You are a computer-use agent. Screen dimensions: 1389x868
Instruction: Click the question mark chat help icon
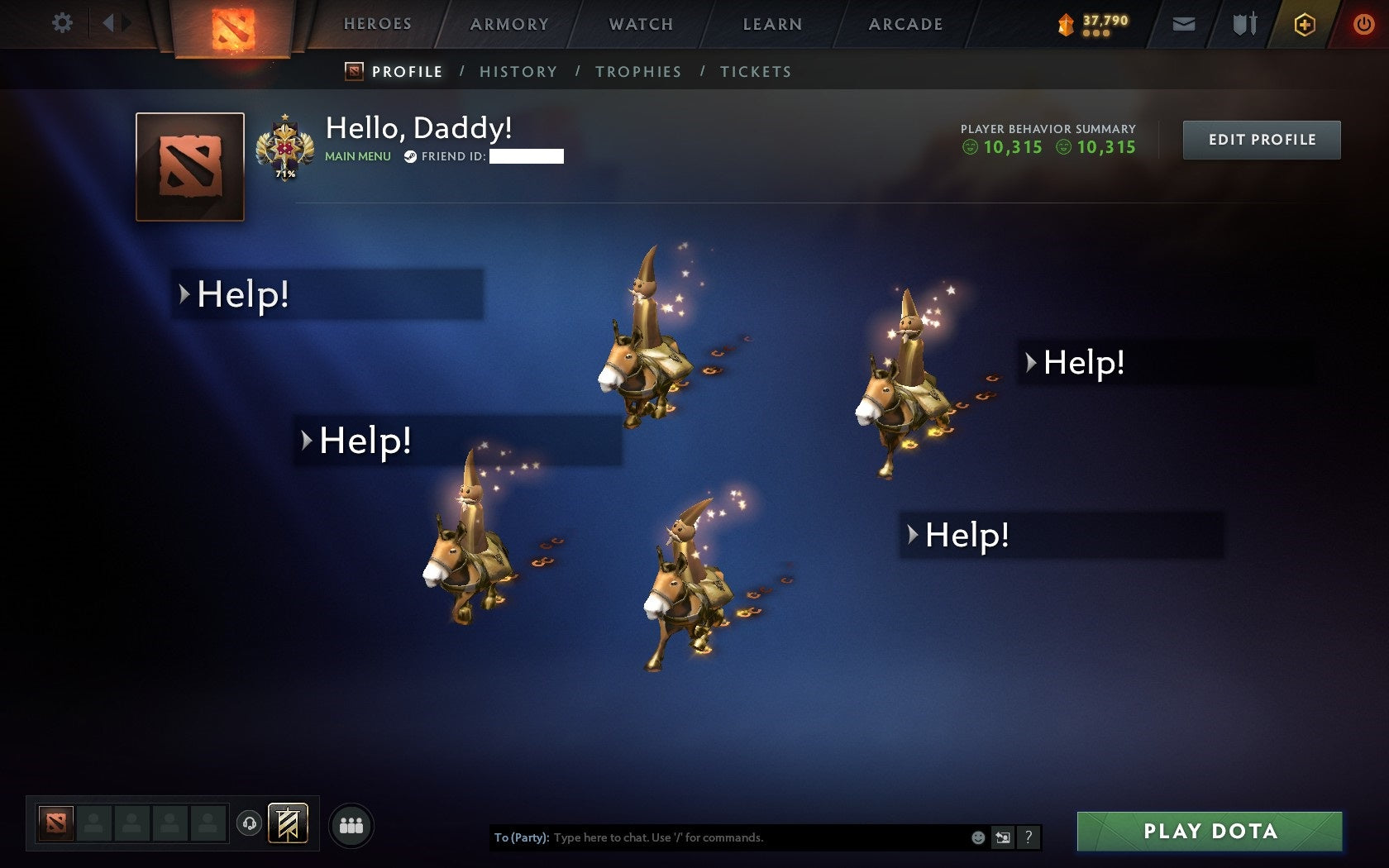coord(1028,837)
